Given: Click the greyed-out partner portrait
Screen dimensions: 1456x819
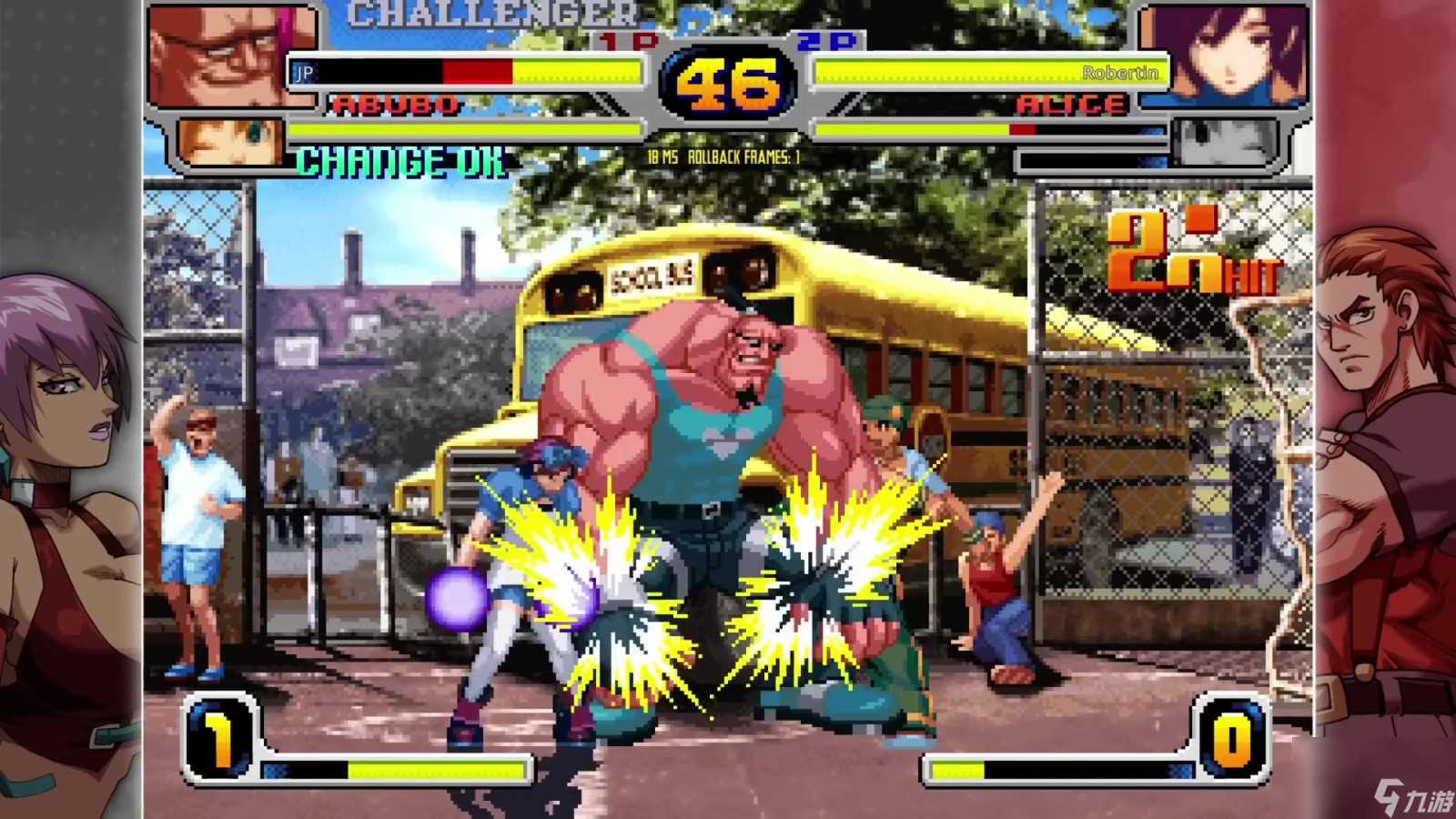Looking at the screenshot, I should coord(1224,142).
